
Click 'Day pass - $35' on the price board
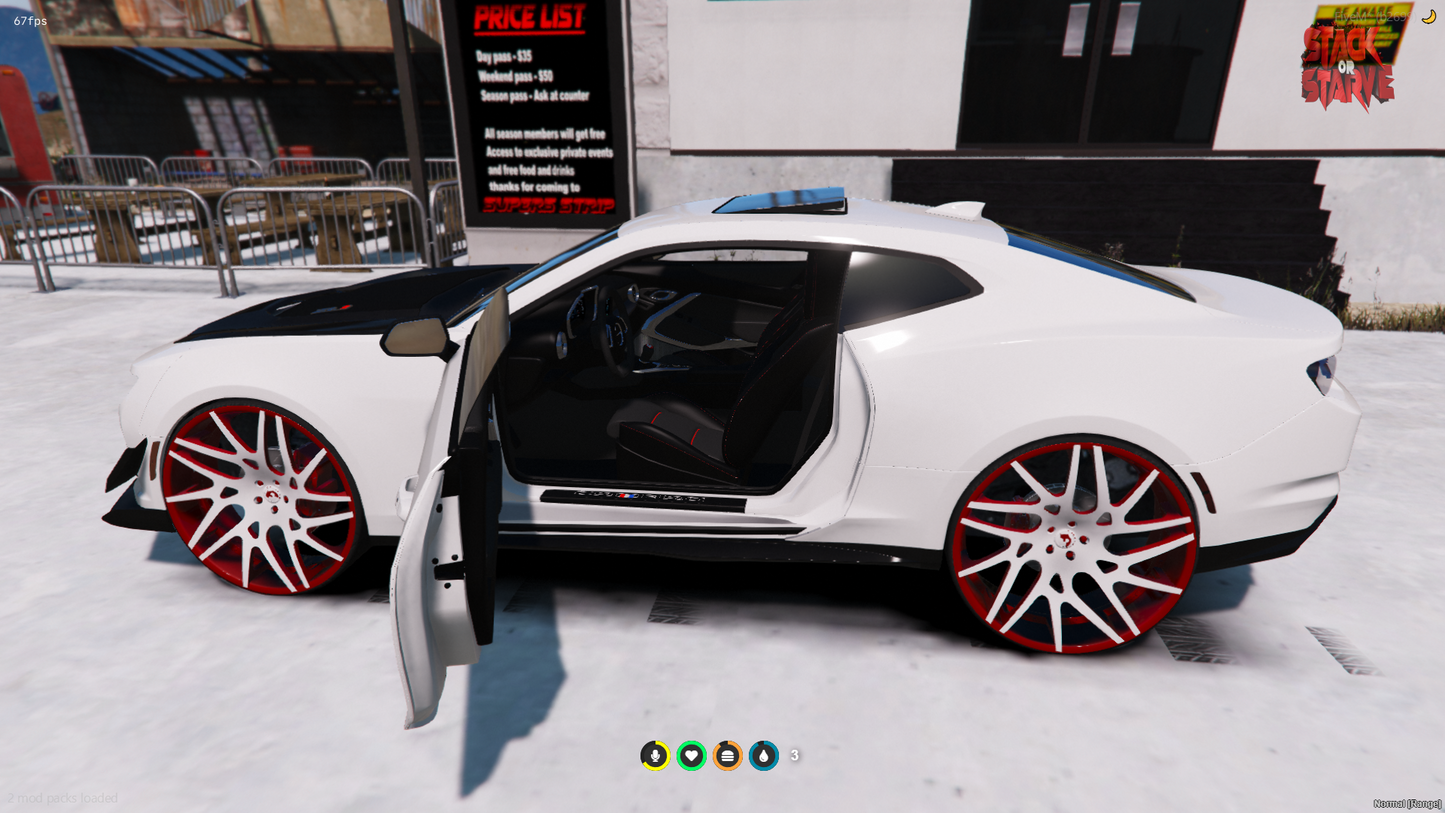(x=503, y=57)
